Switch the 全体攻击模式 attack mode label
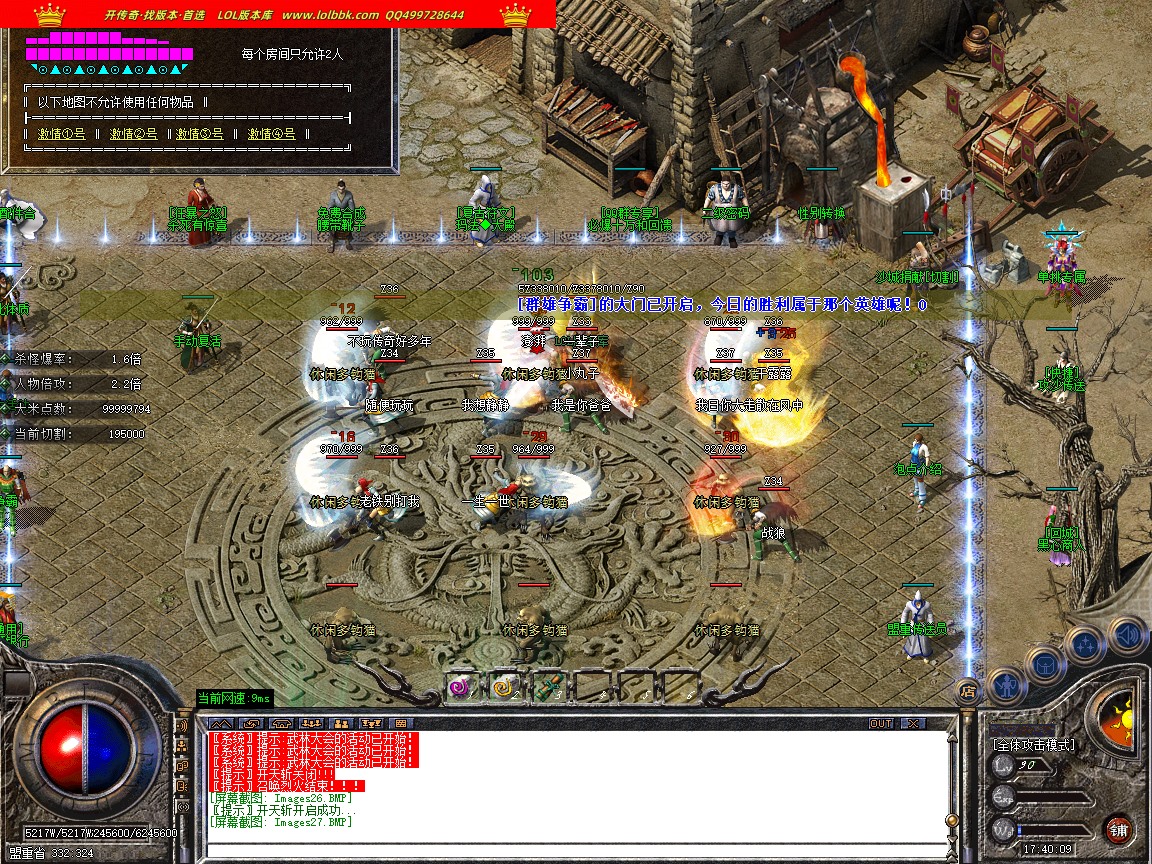The height and width of the screenshot is (864, 1152). (x=1033, y=745)
